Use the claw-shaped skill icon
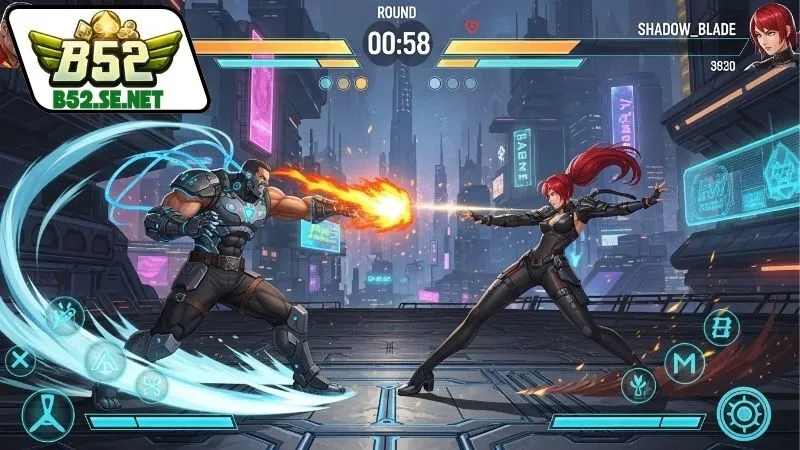 (637, 383)
